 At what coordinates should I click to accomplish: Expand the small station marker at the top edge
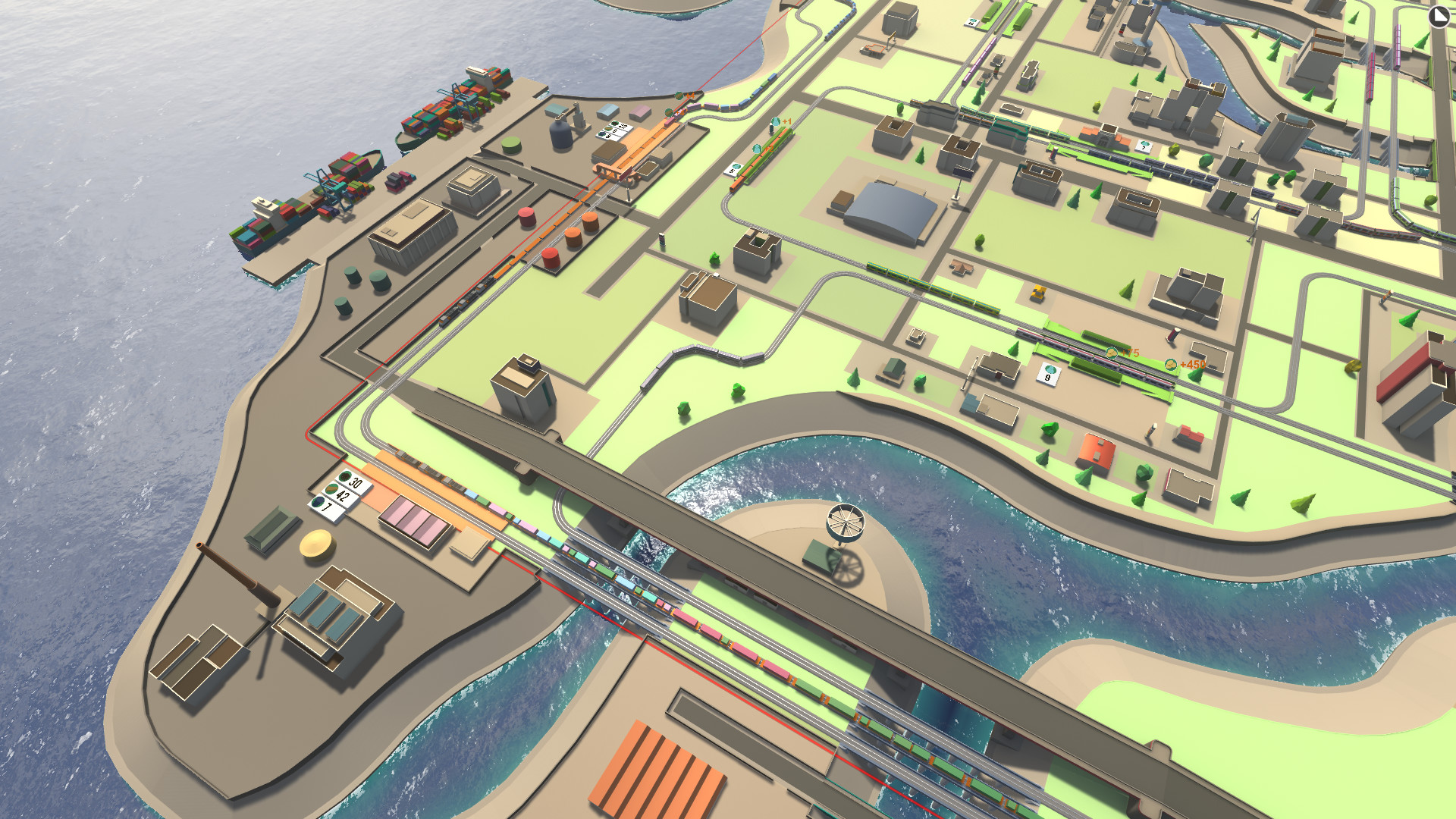coord(972,21)
